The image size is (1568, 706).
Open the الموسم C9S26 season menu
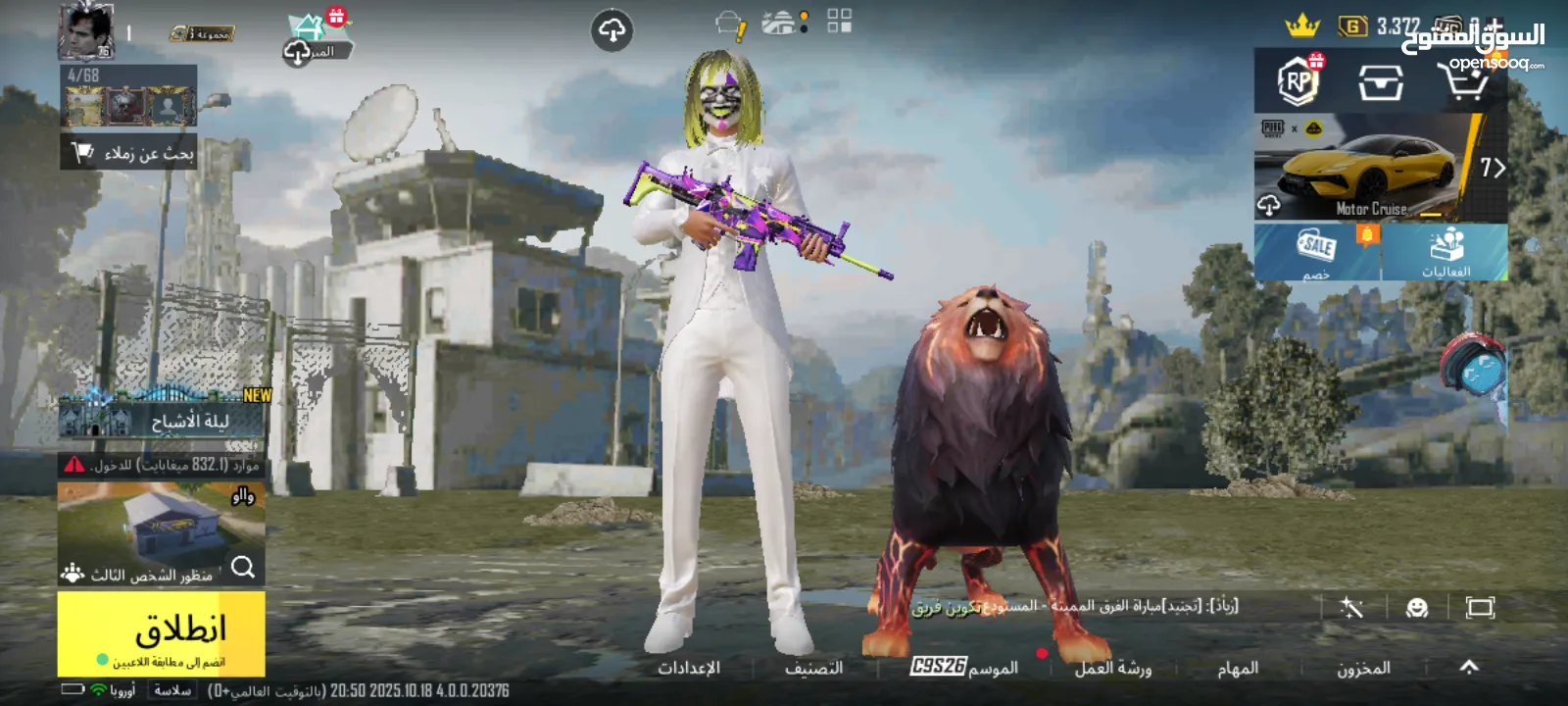[964, 667]
